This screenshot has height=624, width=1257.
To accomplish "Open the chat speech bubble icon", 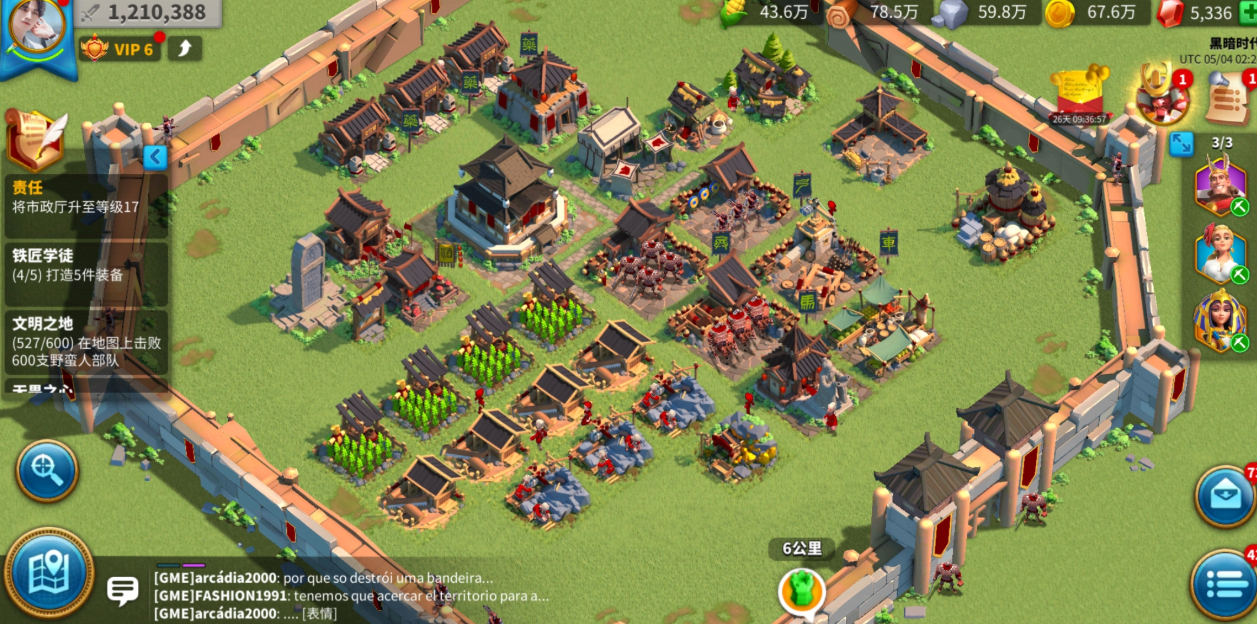I will pos(123,590).
